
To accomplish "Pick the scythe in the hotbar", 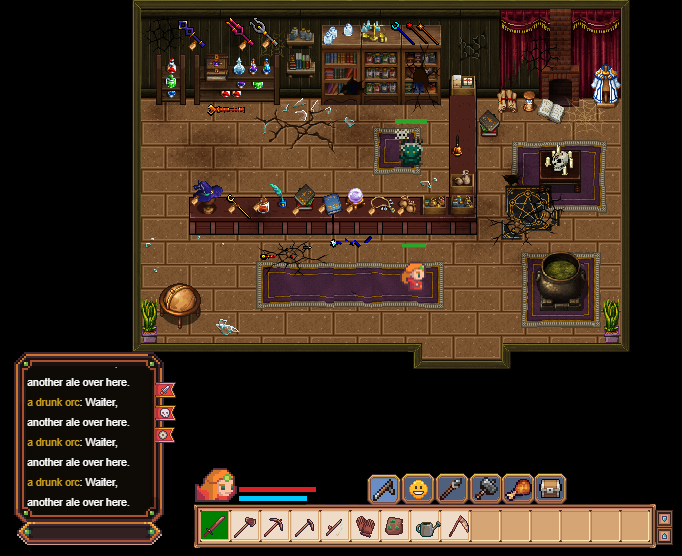I will 456,526.
